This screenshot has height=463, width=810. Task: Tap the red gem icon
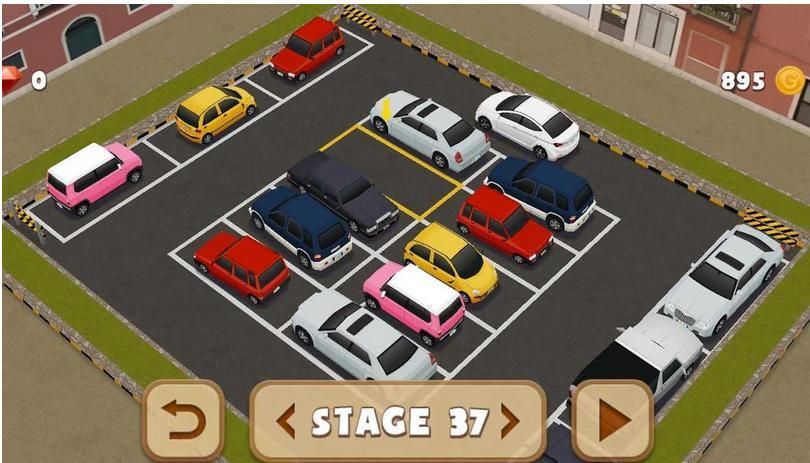(x=10, y=80)
